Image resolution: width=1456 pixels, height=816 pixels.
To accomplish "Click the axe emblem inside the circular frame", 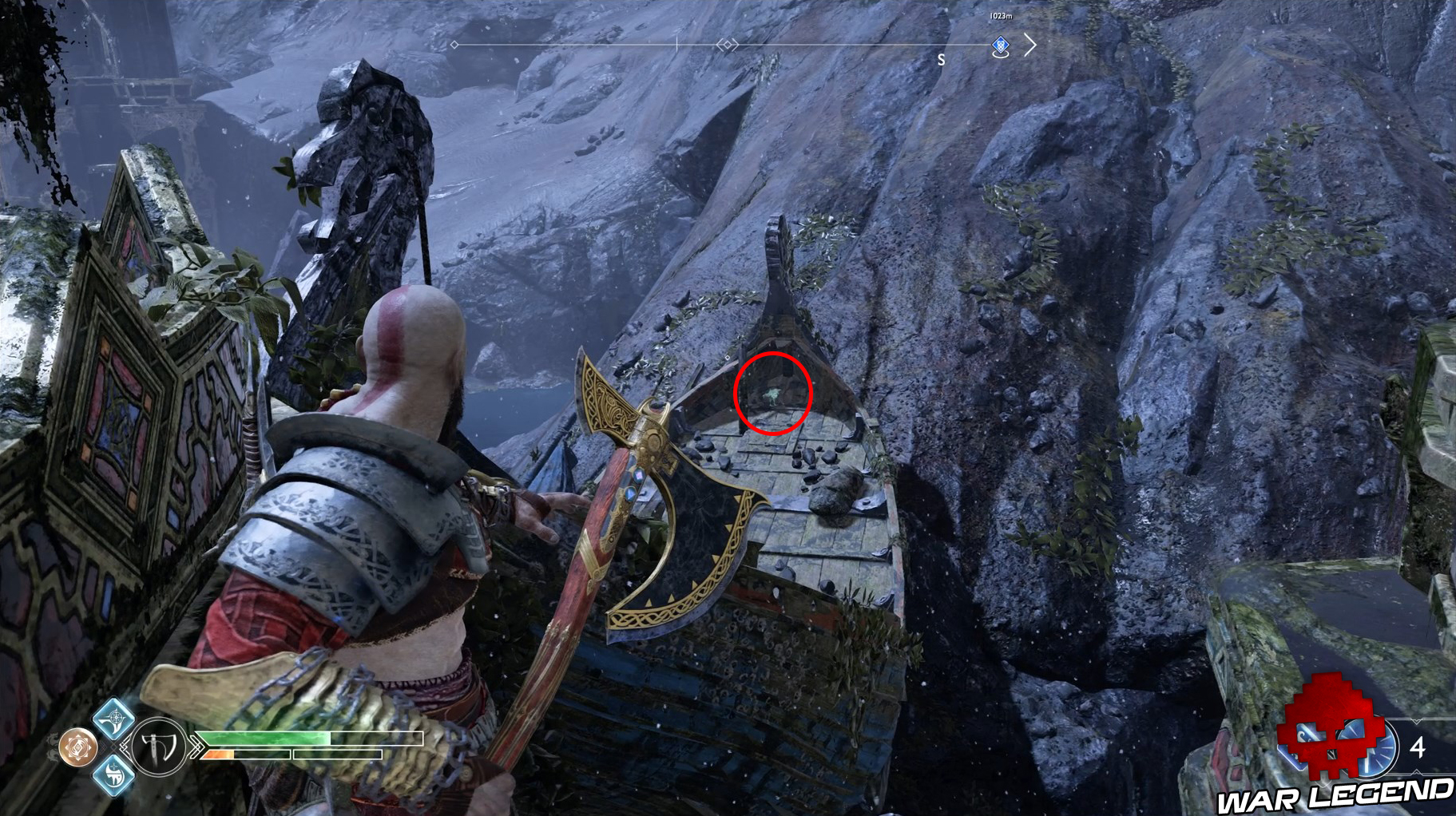I will click(156, 747).
